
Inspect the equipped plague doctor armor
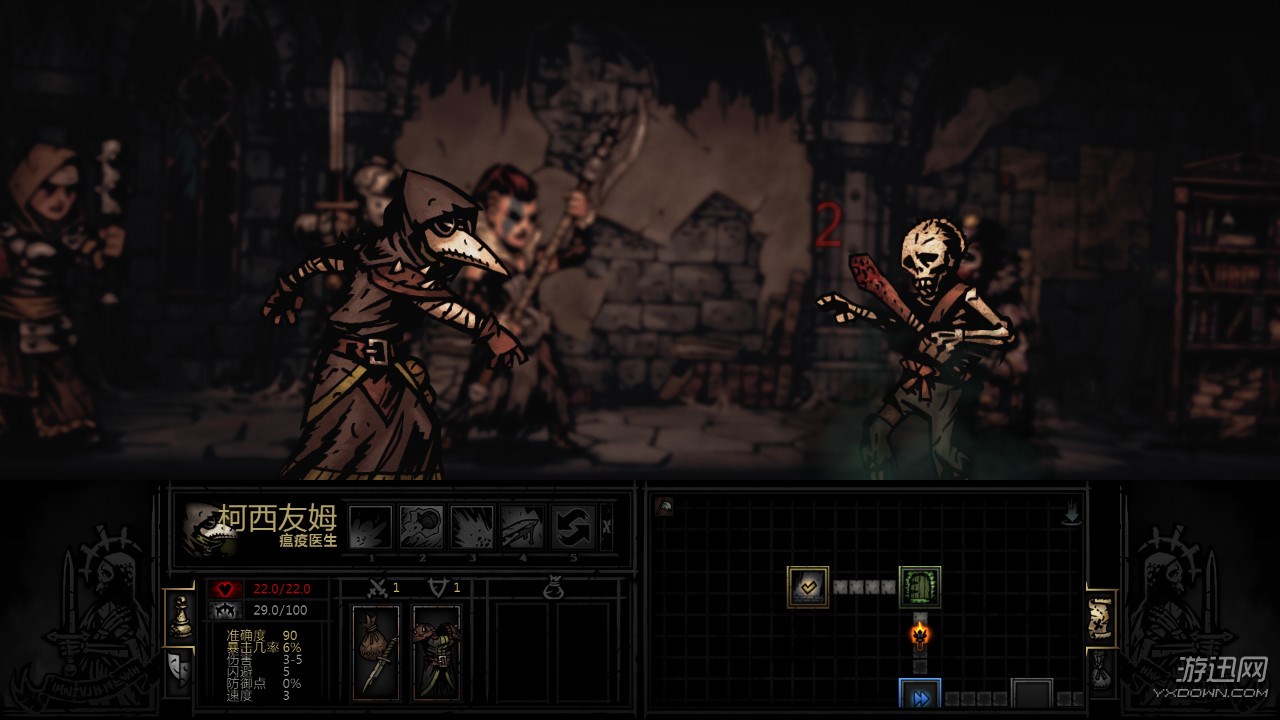[x=437, y=652]
